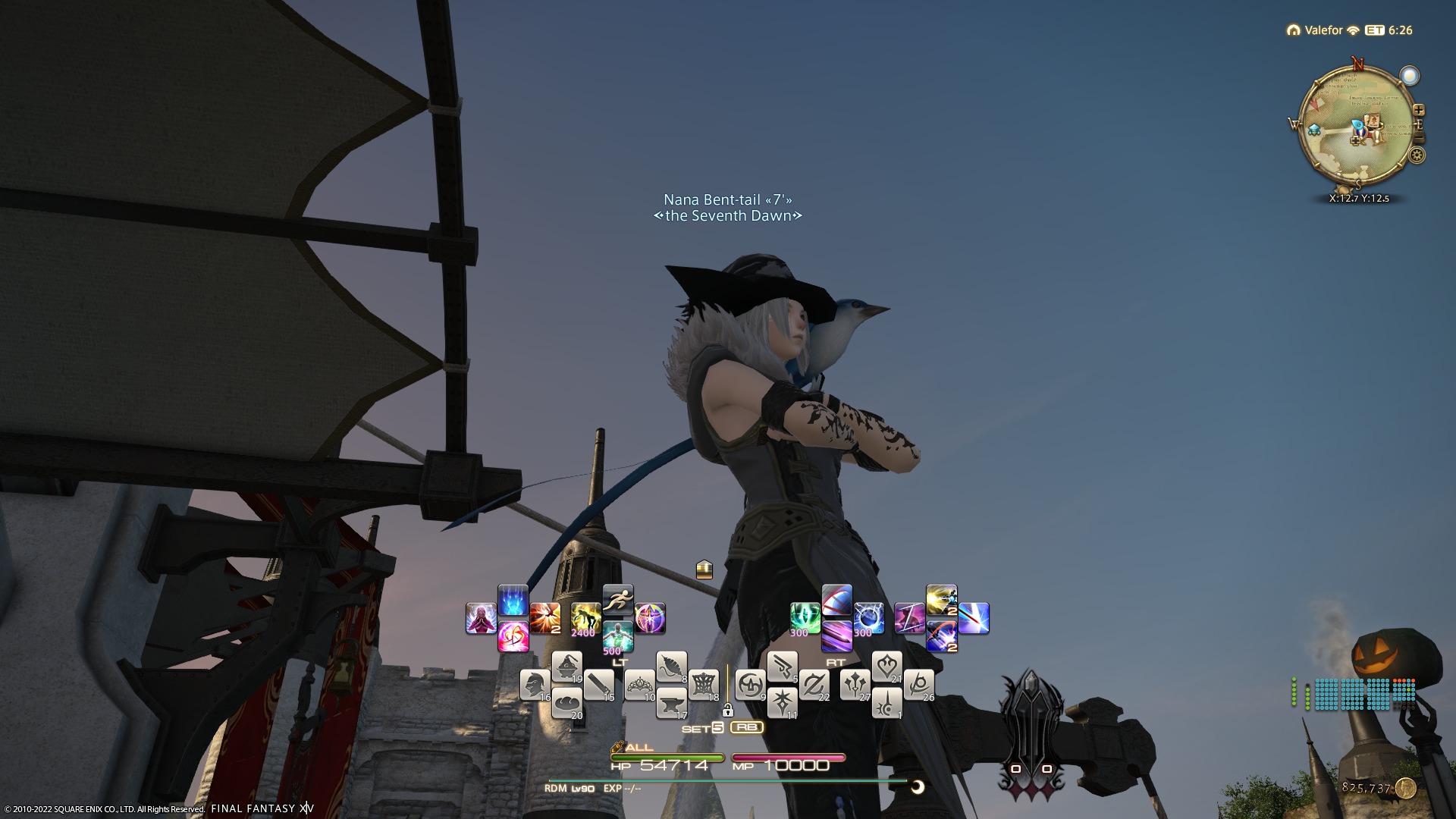Image resolution: width=1456 pixels, height=819 pixels.
Task: Toggle the hotbar padlock icon
Action: coord(727,711)
